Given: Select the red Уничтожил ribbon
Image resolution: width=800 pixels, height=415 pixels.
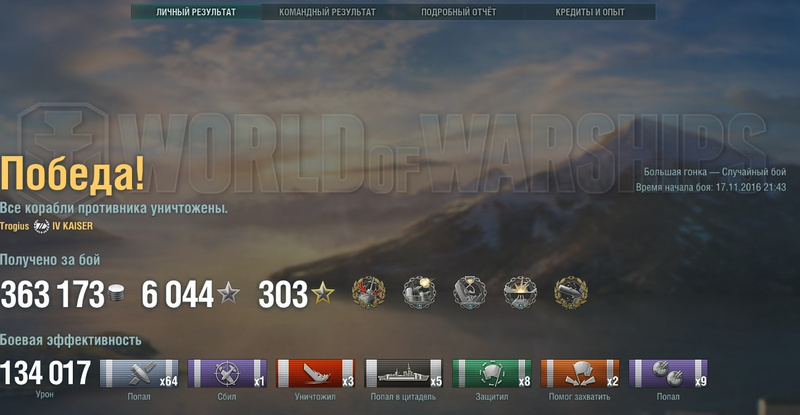Looking at the screenshot, I should 316,373.
